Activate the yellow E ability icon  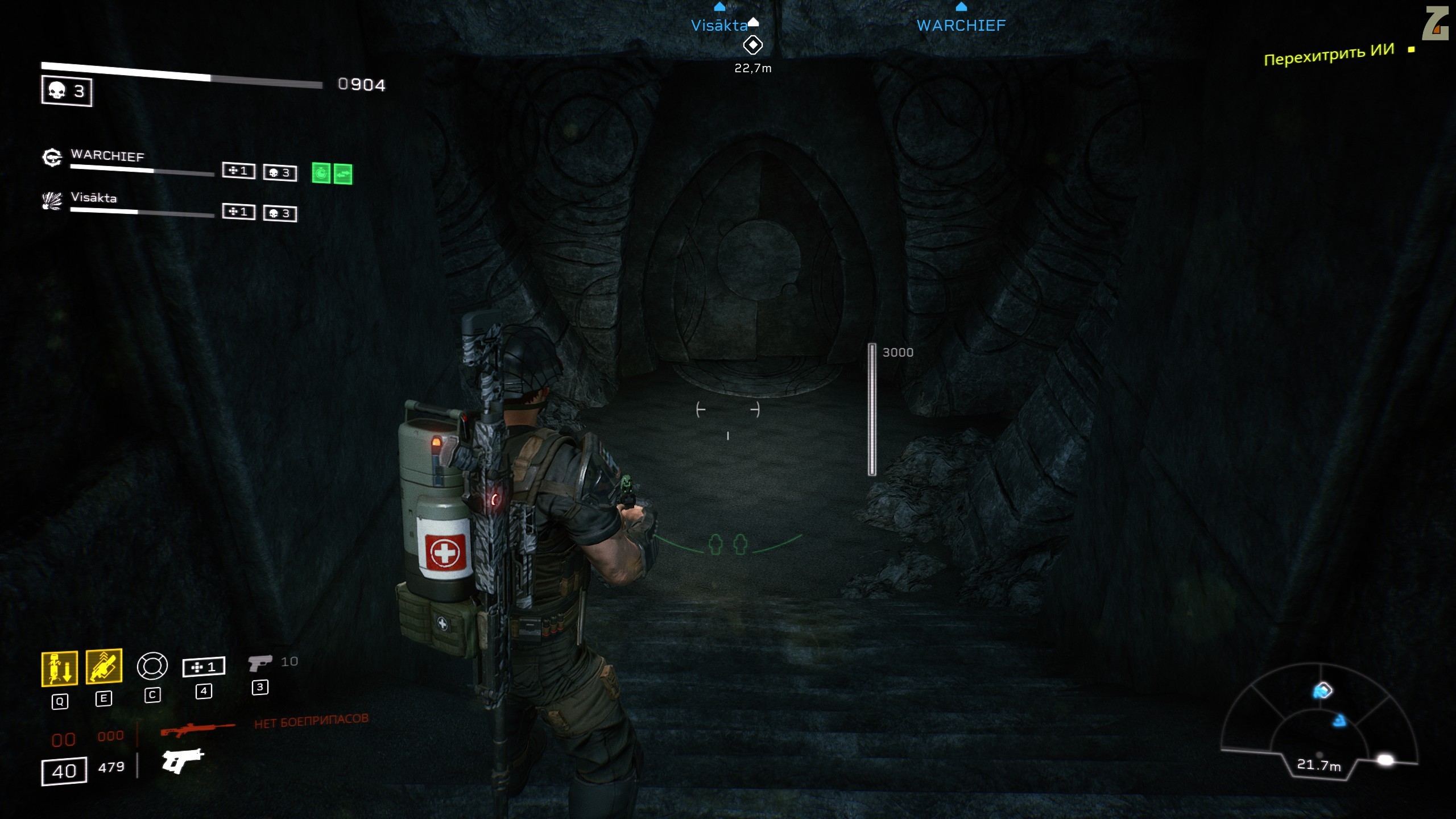pyautogui.click(x=104, y=665)
